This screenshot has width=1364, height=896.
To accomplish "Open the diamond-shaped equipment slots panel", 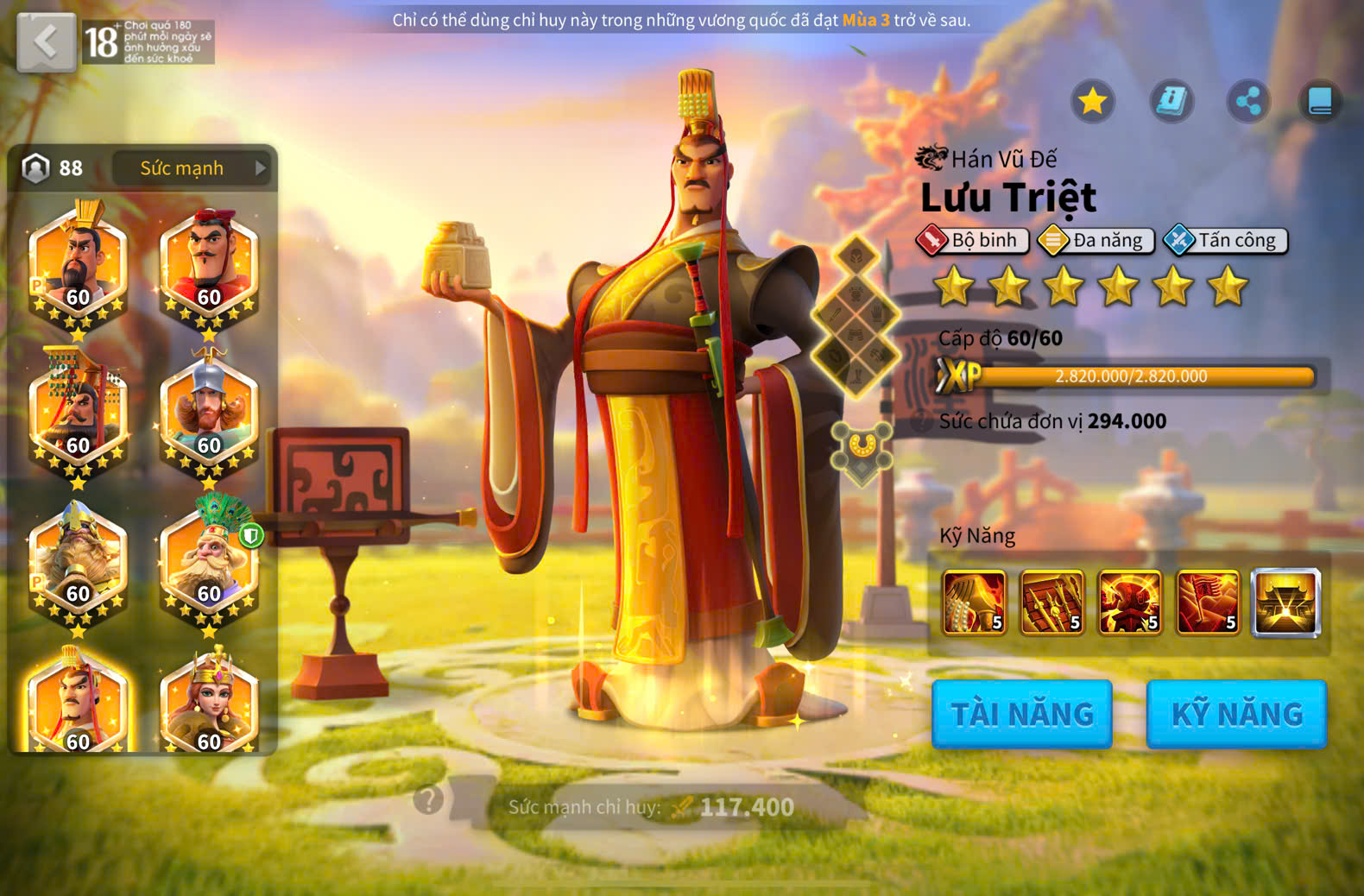I will tap(856, 315).
